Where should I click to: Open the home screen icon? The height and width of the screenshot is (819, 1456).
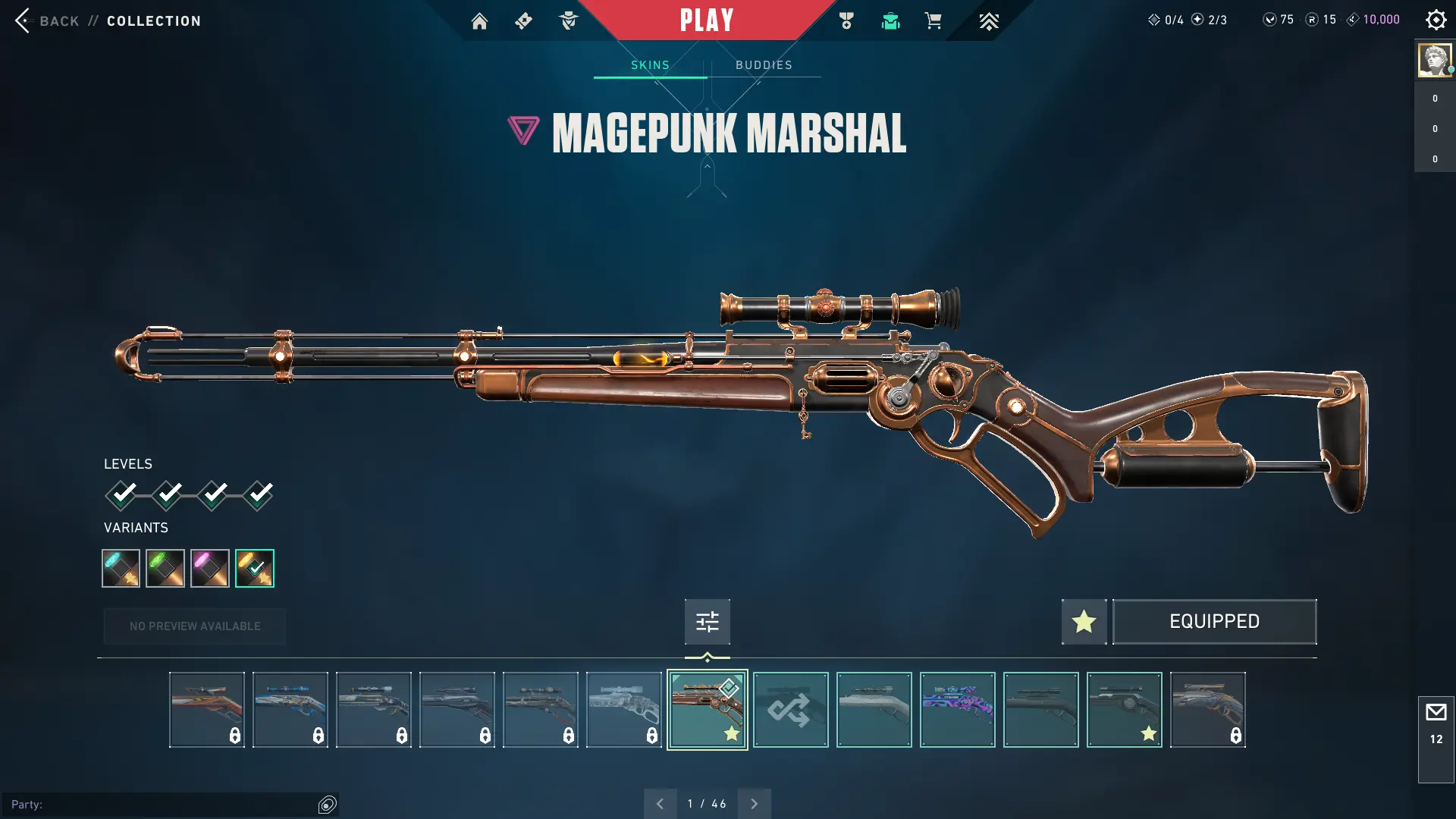click(x=479, y=21)
